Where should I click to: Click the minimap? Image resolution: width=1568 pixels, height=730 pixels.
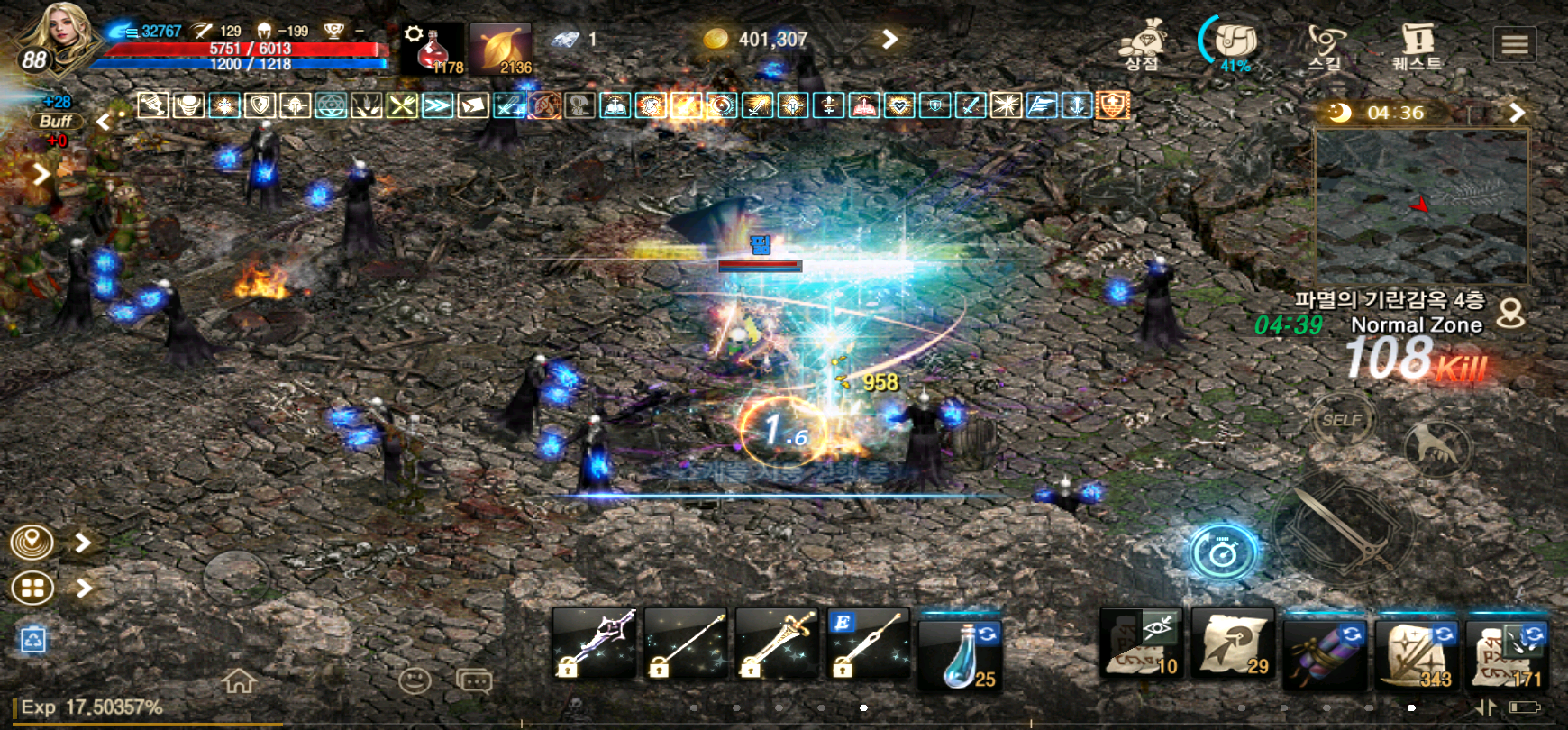[x=1421, y=206]
